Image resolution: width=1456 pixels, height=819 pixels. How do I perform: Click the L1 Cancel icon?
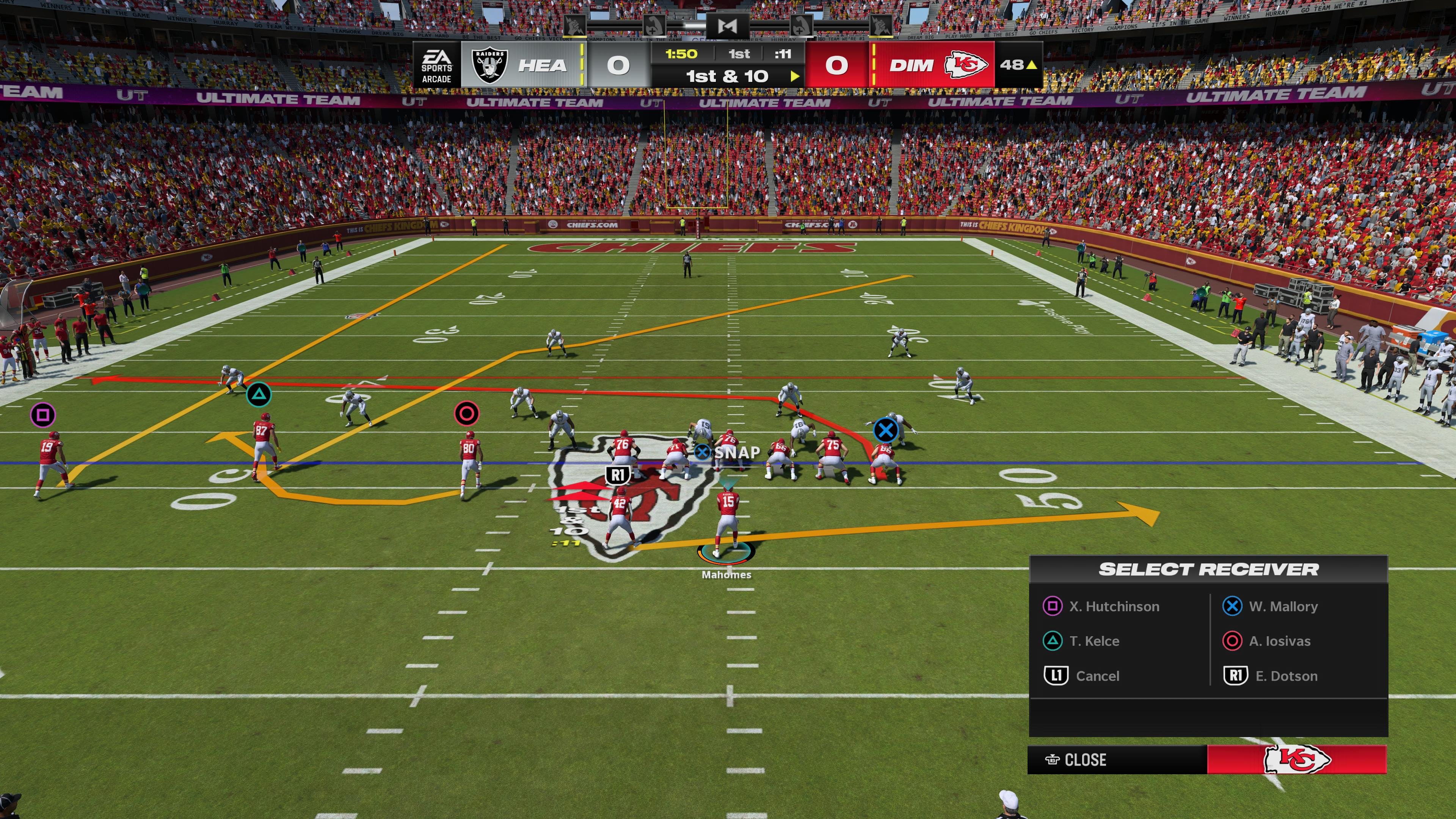tap(1056, 676)
